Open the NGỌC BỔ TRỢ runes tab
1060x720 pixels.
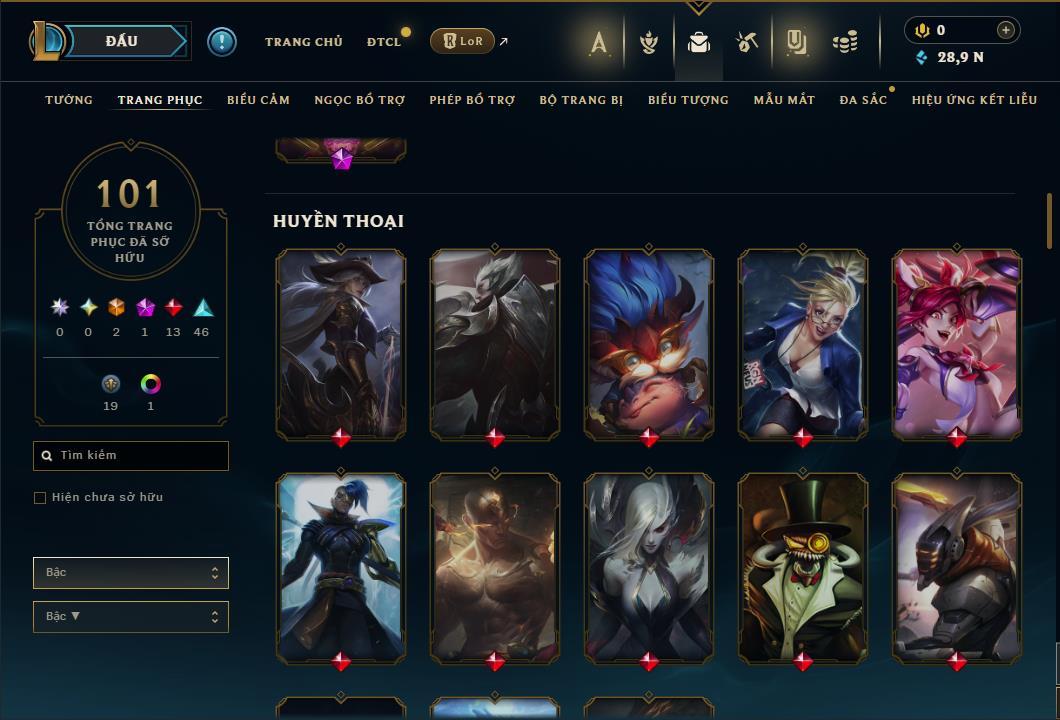359,100
